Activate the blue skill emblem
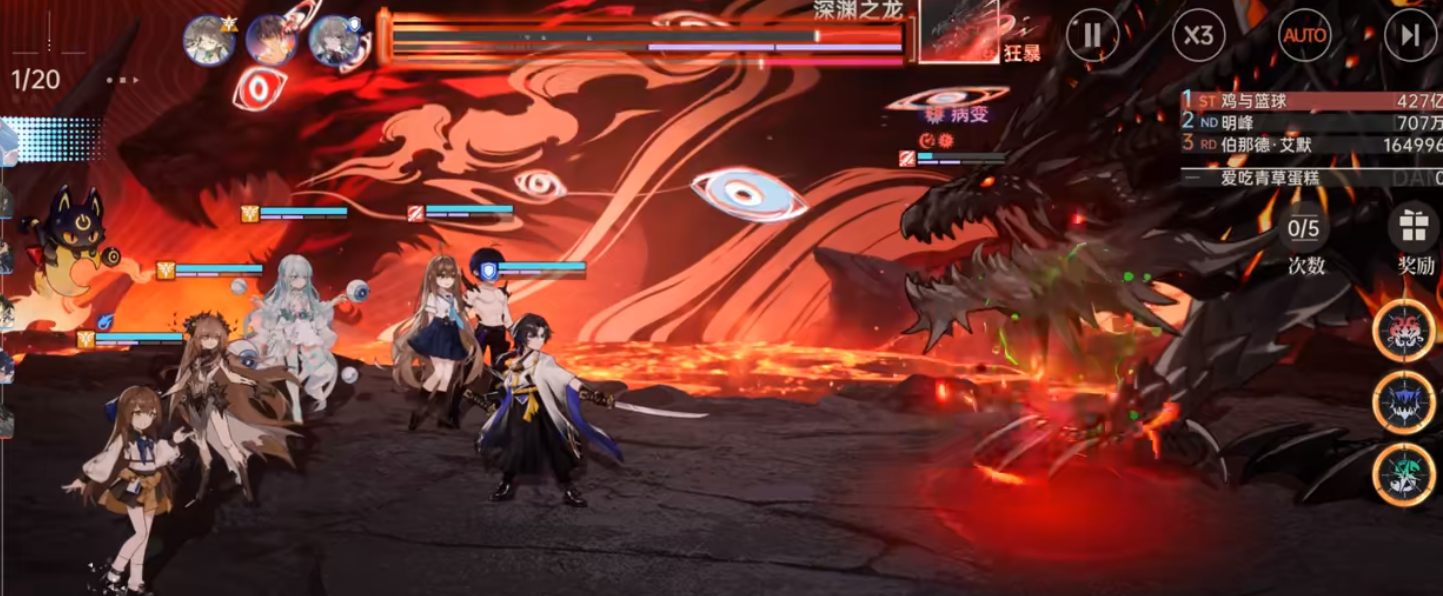 (1404, 403)
